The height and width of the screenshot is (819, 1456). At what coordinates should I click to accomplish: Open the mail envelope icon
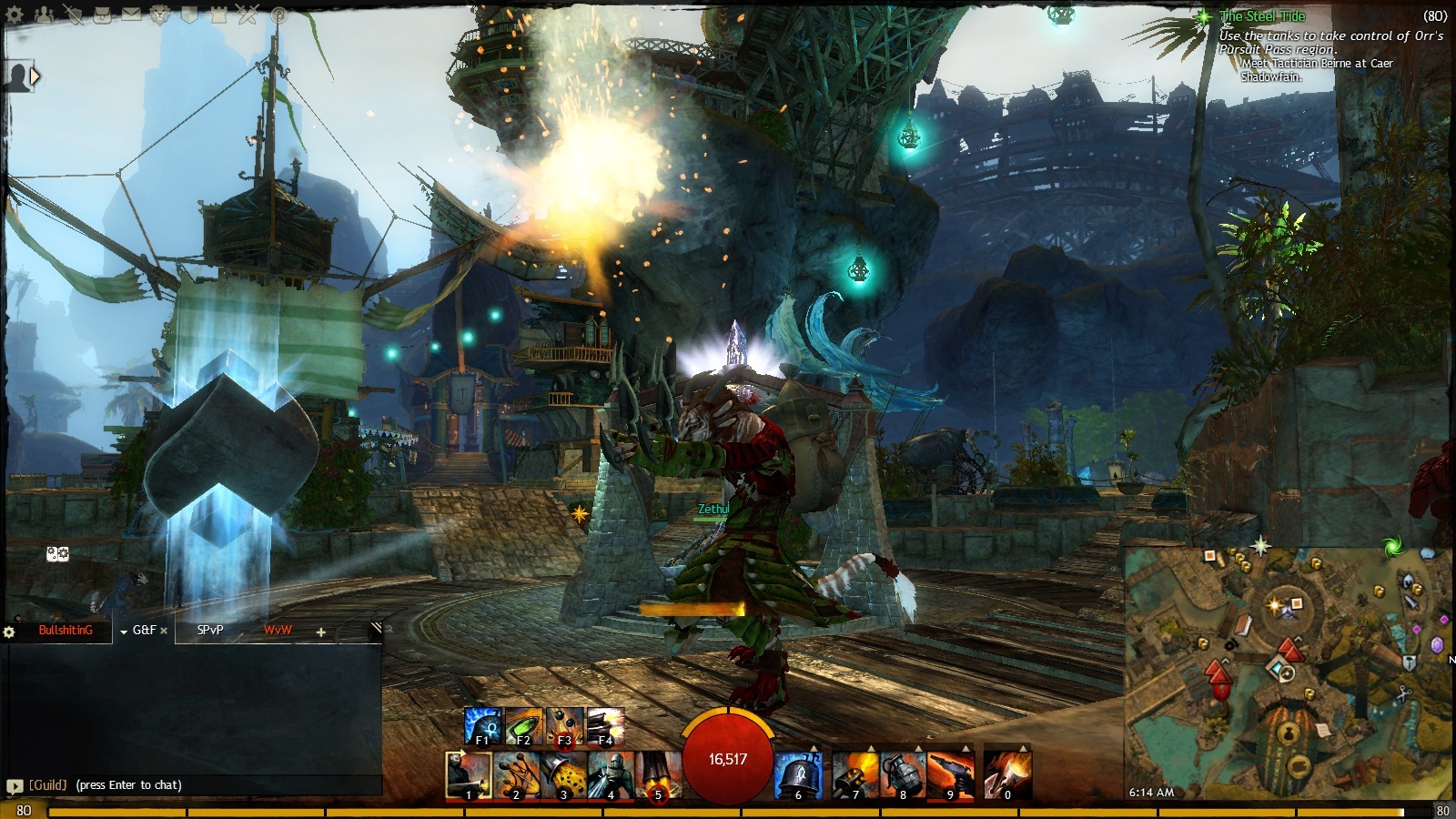point(131,15)
